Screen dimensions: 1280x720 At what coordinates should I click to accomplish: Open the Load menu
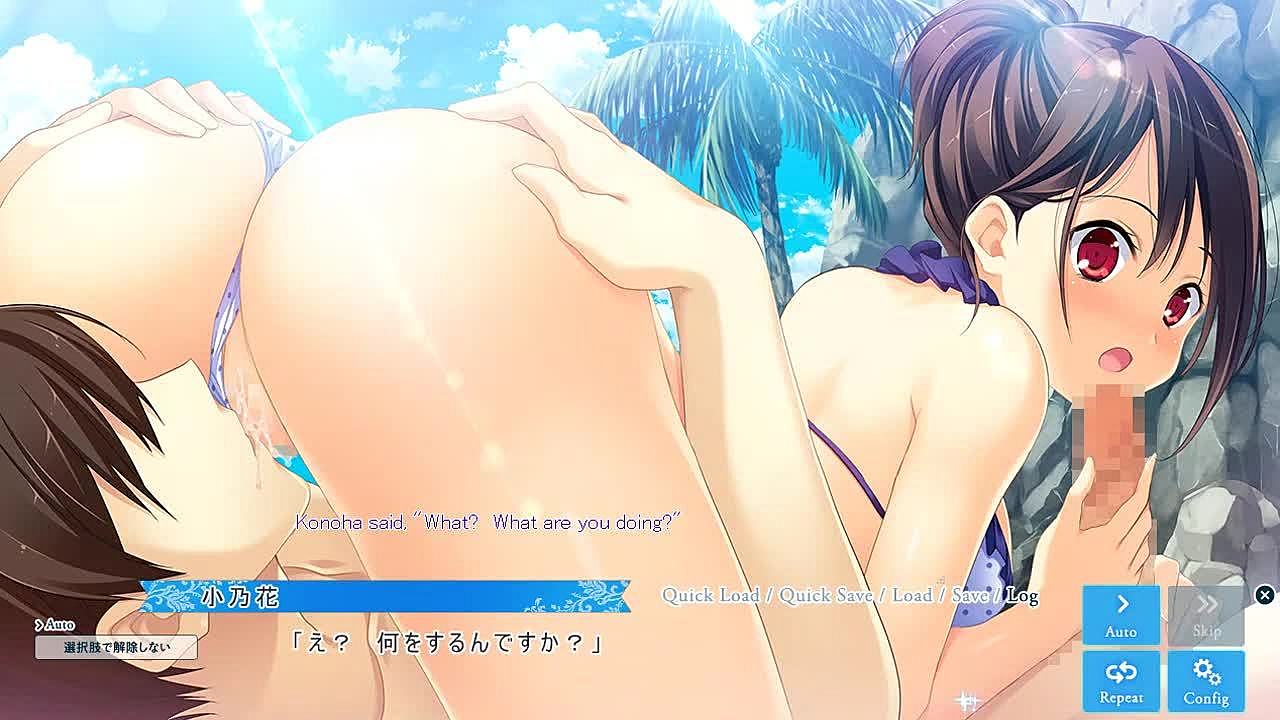point(911,595)
